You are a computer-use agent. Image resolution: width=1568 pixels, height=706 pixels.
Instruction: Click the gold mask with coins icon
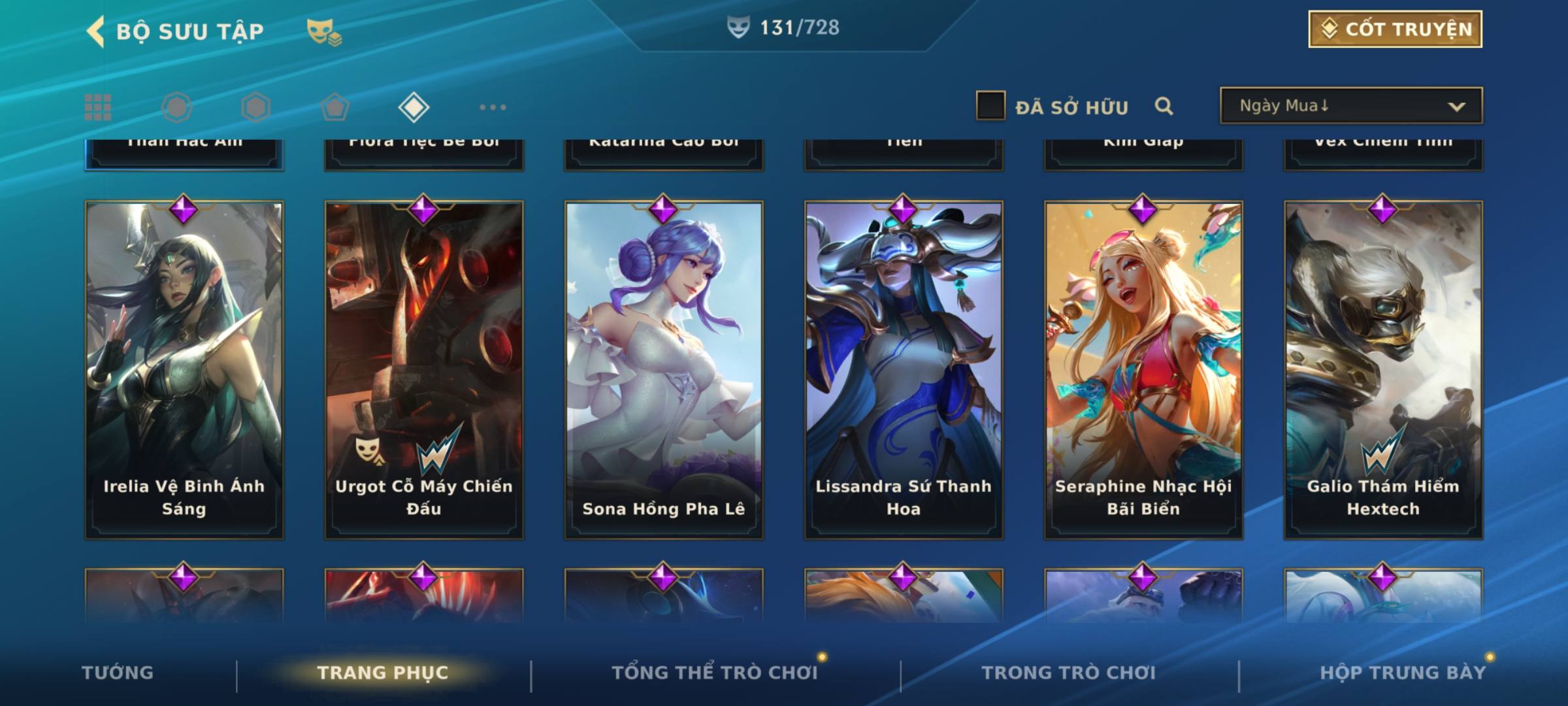[323, 32]
